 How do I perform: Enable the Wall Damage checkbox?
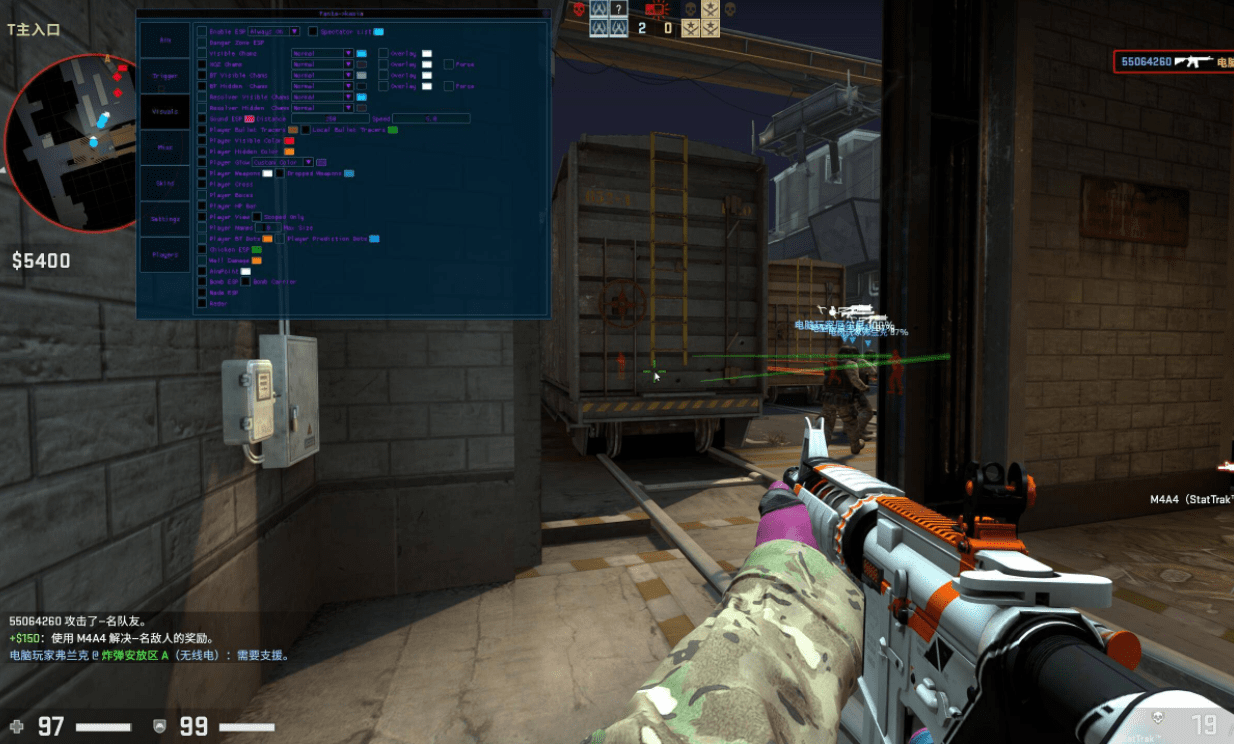(x=202, y=260)
